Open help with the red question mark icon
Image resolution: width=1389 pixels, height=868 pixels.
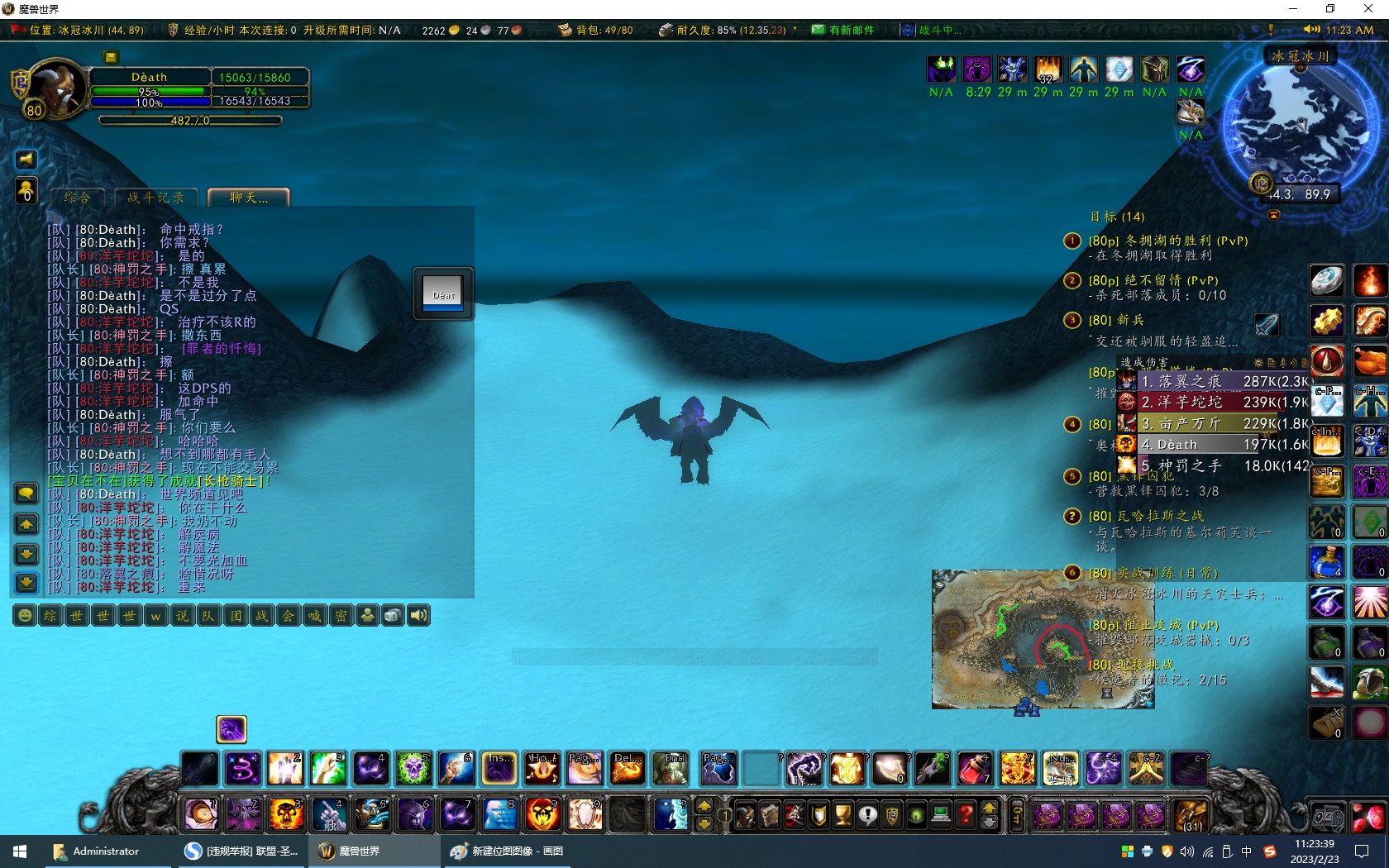click(964, 816)
